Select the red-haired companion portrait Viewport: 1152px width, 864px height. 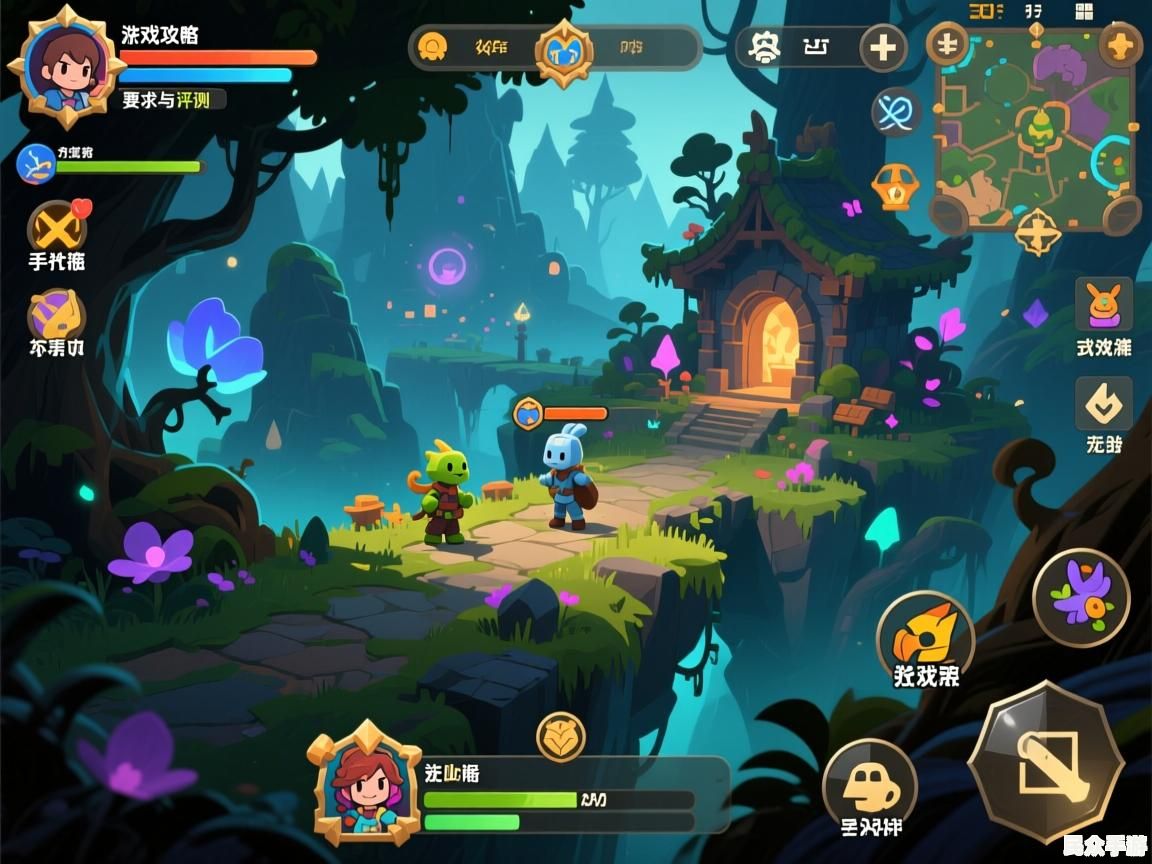coord(364,783)
